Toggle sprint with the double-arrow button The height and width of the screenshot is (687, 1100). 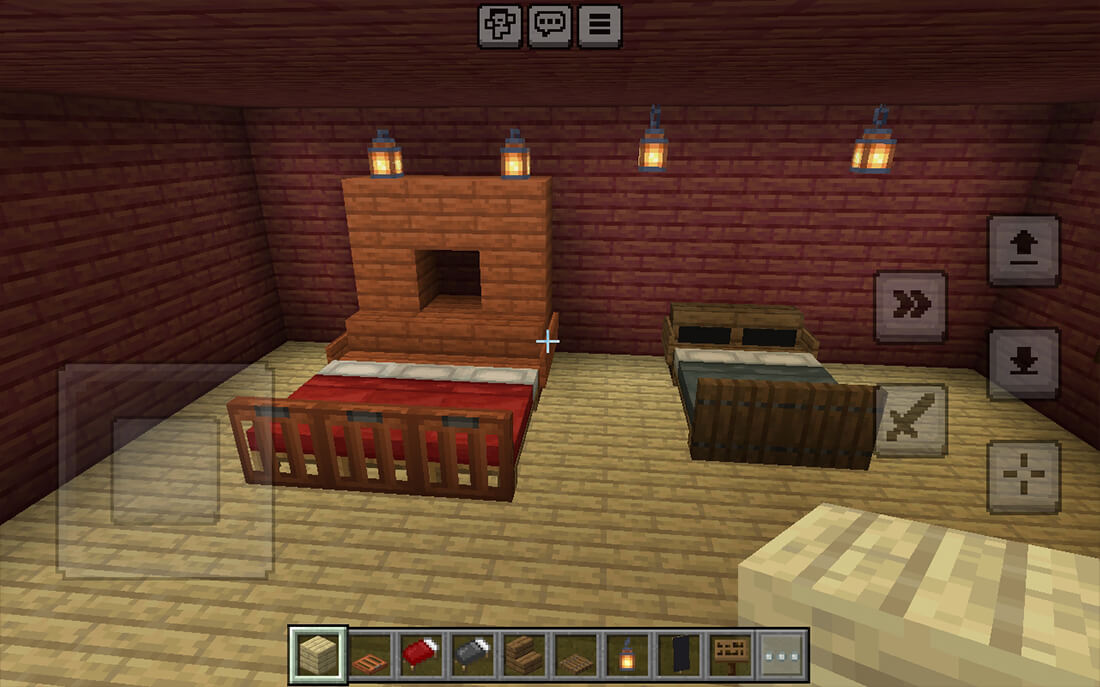click(910, 306)
